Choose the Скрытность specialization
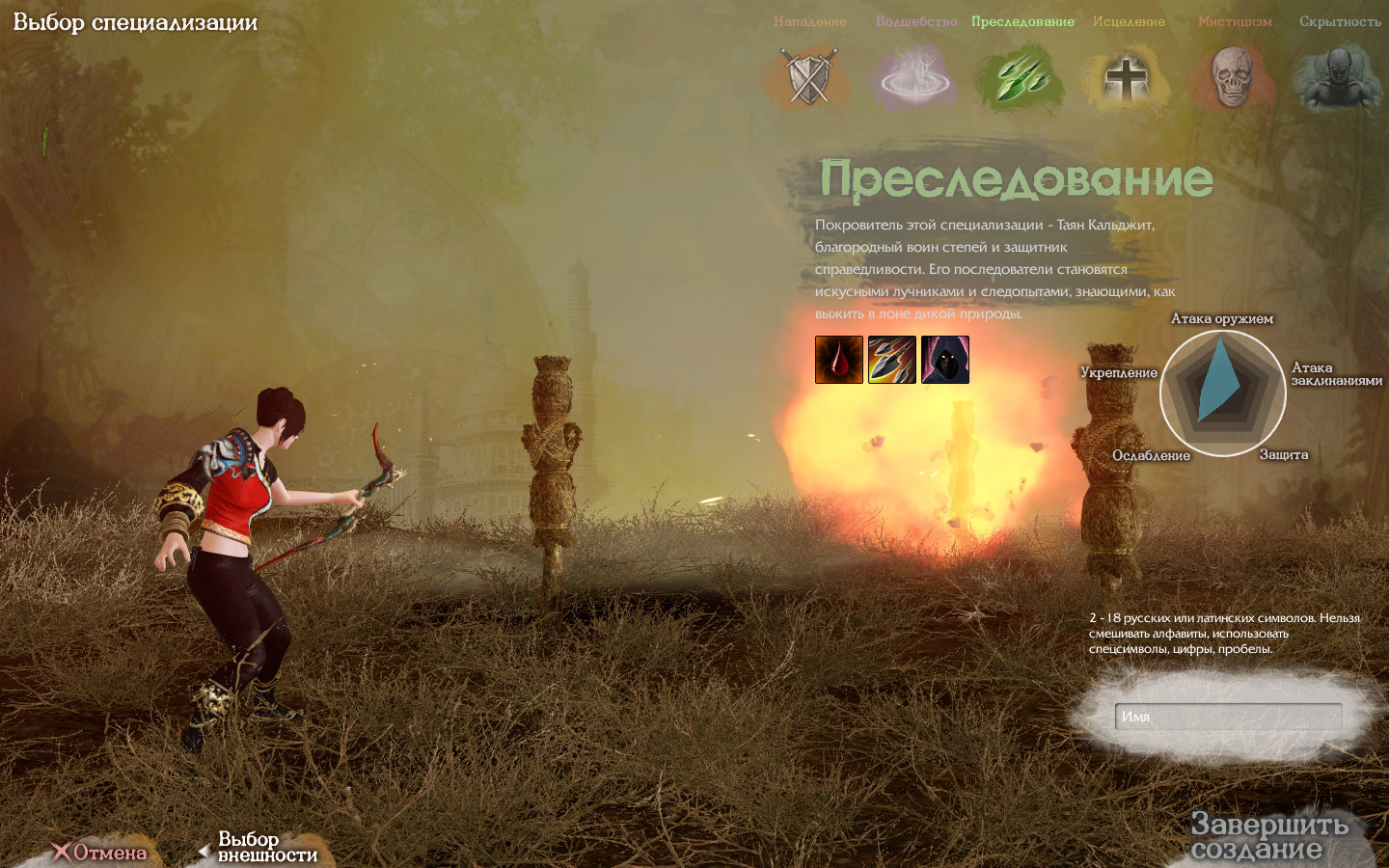 (1339, 76)
